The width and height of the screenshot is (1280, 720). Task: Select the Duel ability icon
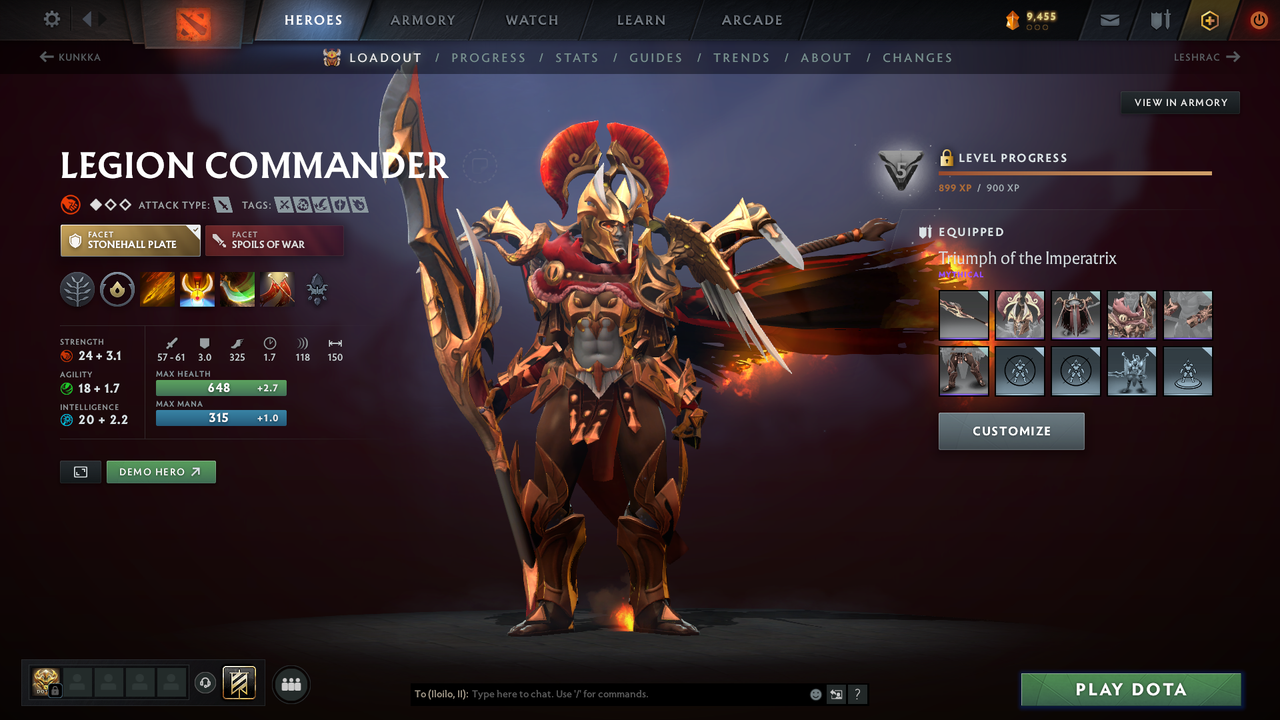(x=277, y=289)
